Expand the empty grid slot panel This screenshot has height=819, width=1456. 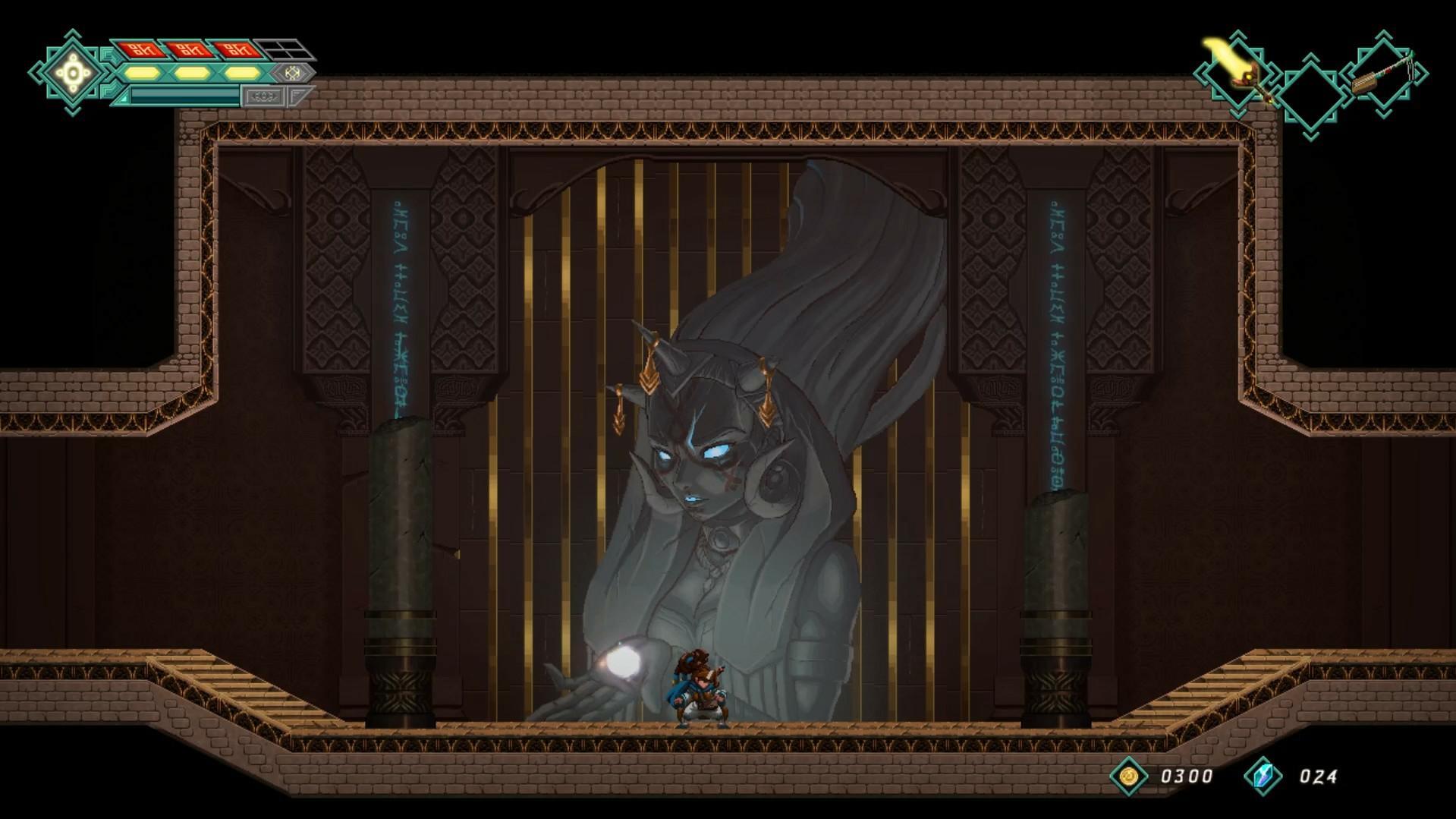pos(285,49)
